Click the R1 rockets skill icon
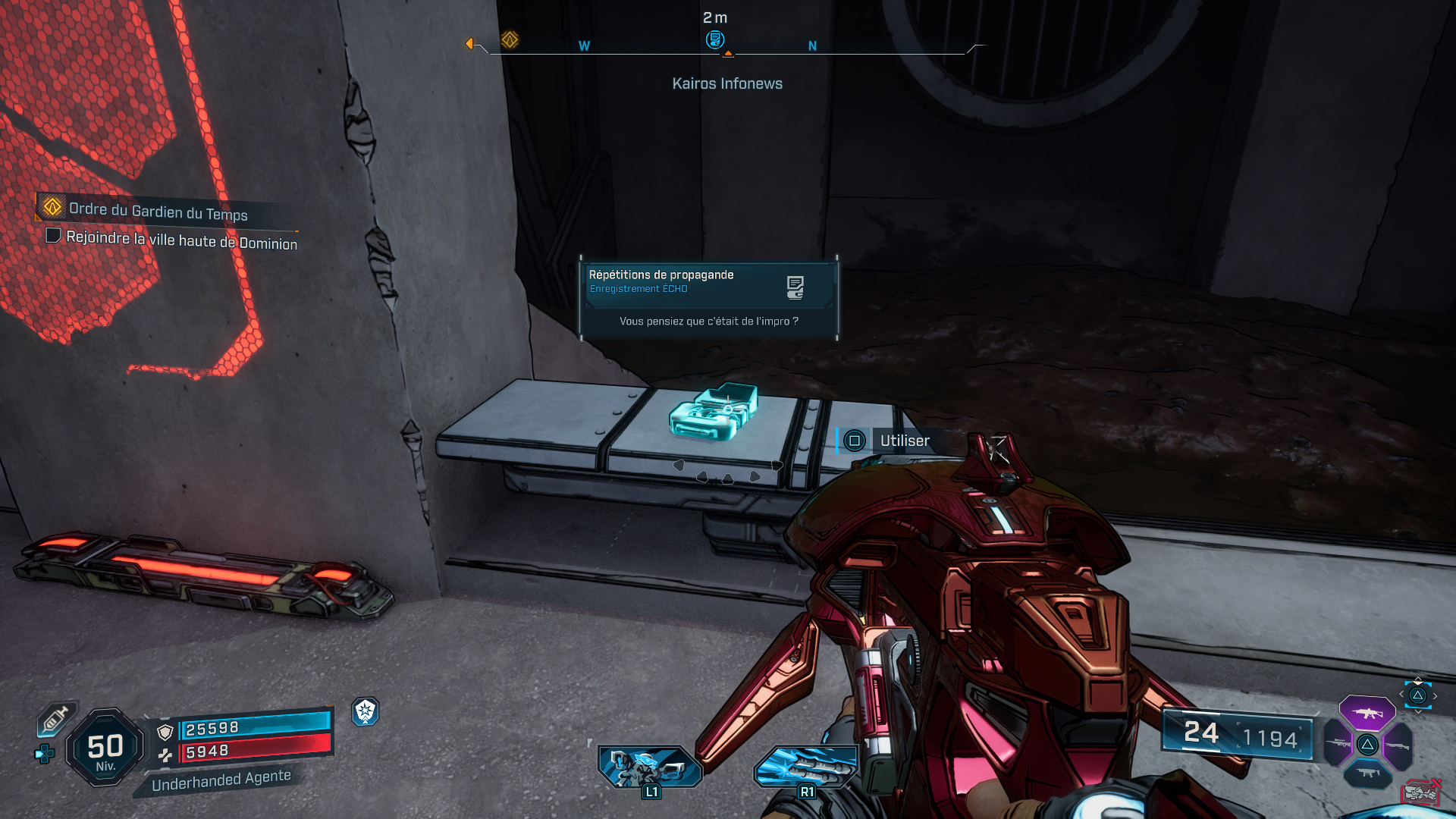The height and width of the screenshot is (819, 1456). [806, 768]
